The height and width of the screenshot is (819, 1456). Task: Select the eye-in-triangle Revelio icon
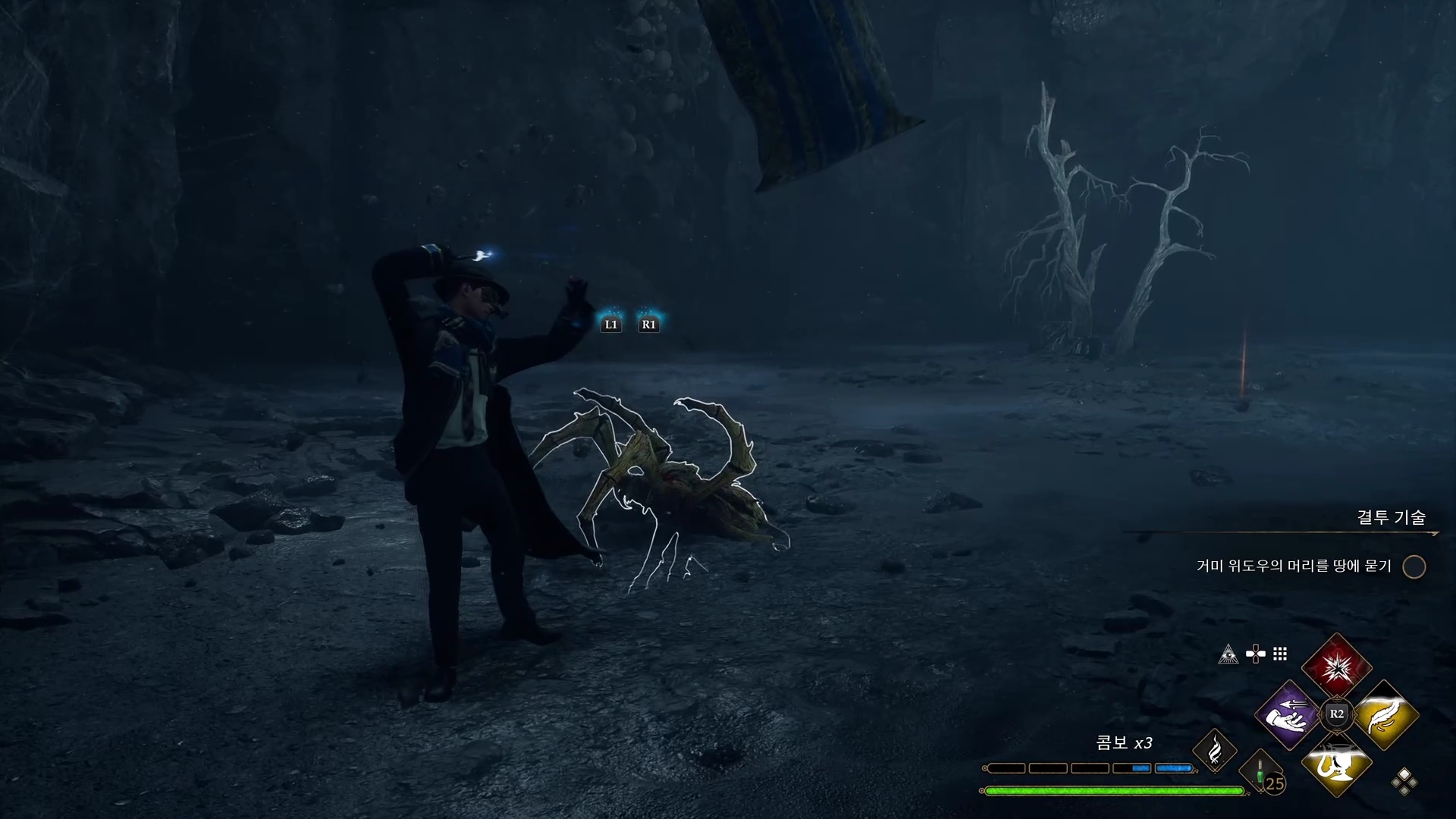[x=1228, y=654]
